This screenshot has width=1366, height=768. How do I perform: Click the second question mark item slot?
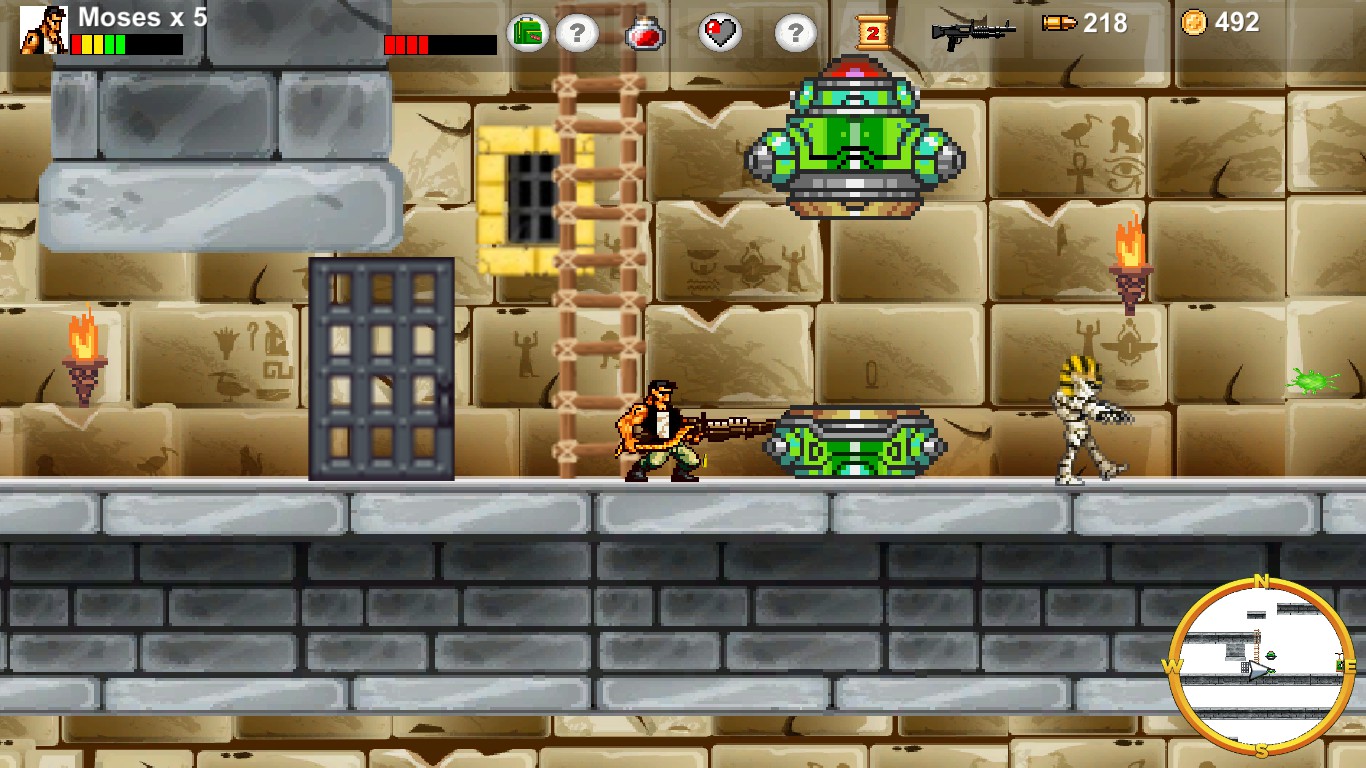pos(795,31)
